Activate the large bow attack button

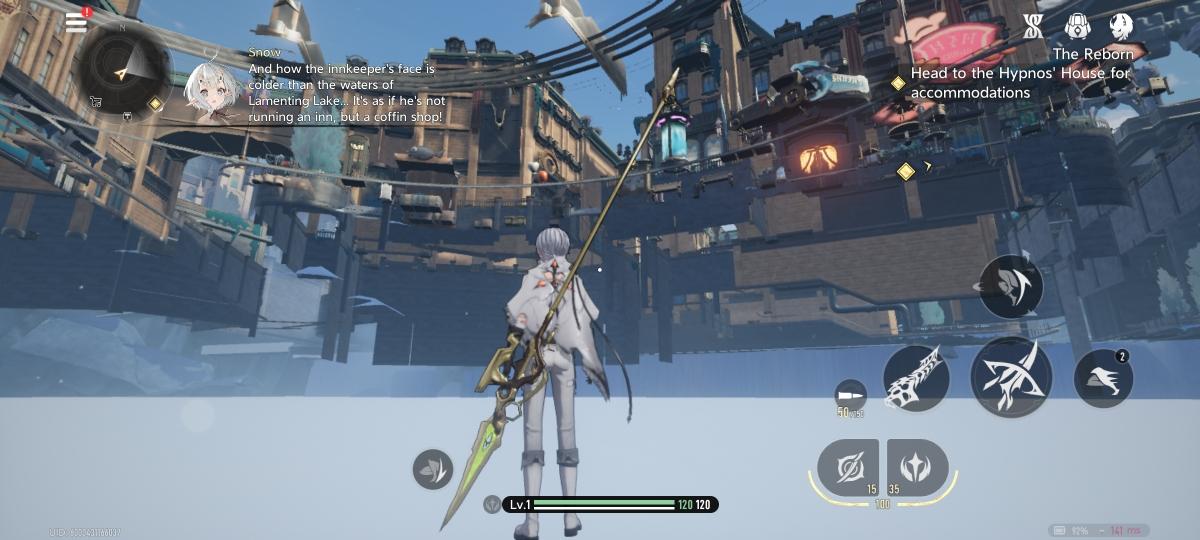1010,376
